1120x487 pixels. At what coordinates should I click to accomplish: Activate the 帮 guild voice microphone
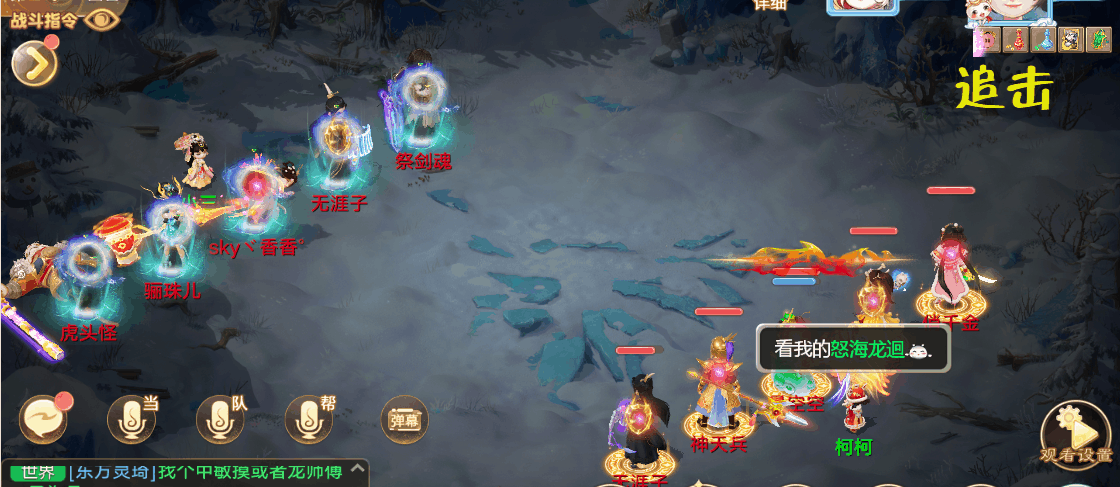(x=308, y=420)
